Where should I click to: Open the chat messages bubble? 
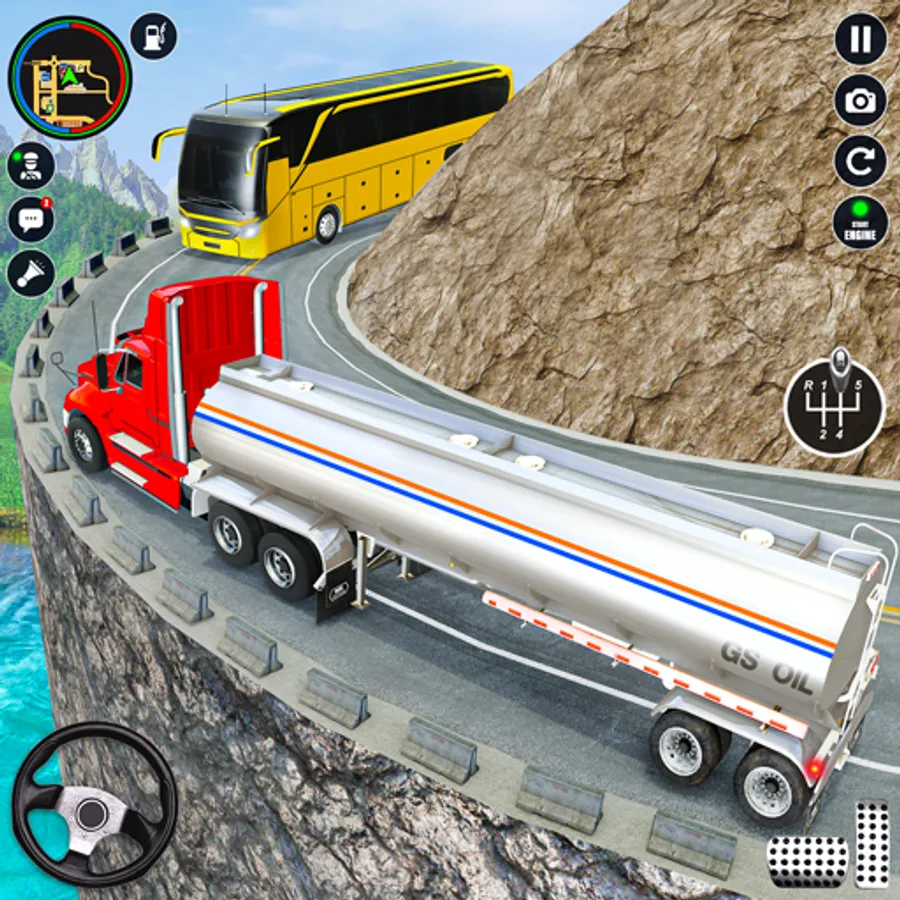31,219
